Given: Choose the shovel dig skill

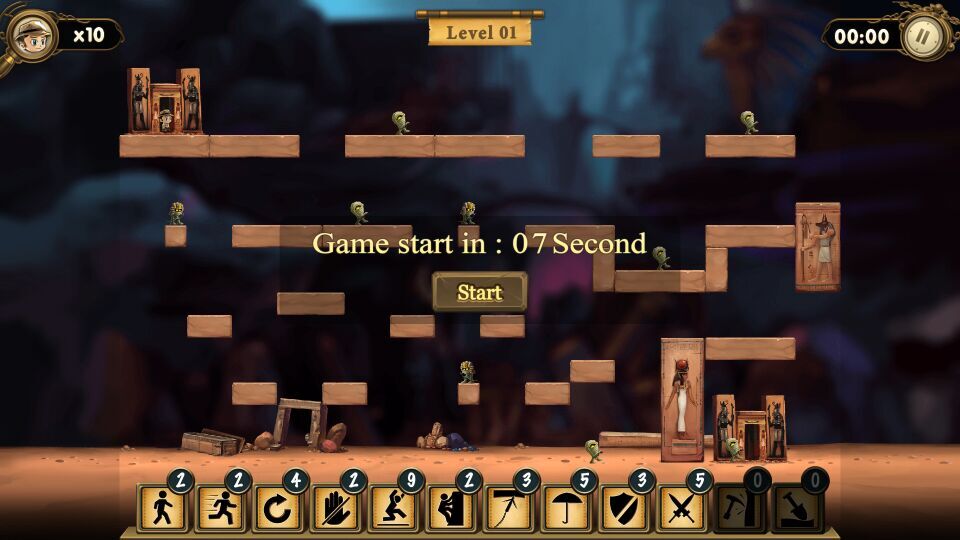Looking at the screenshot, I should click(x=796, y=509).
